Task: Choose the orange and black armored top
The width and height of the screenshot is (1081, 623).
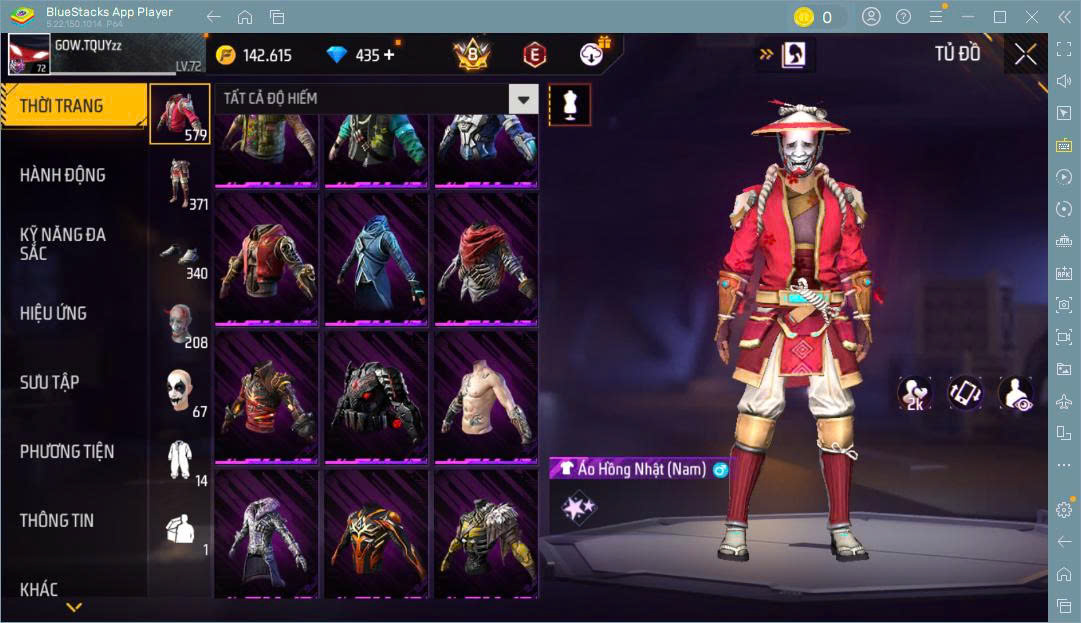Action: click(376, 533)
